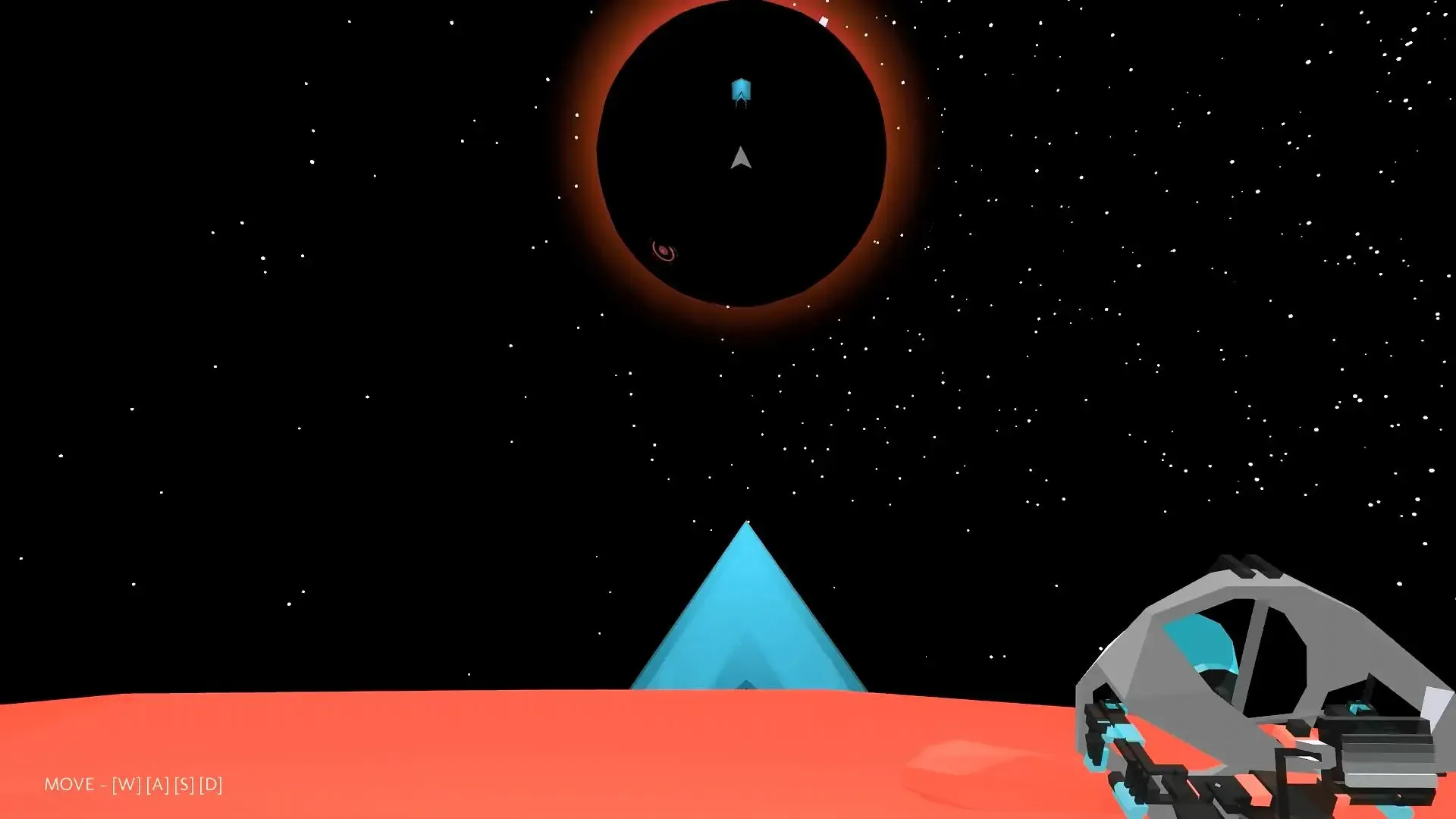Select the pink ringed objective marker on the minimap

664,251
